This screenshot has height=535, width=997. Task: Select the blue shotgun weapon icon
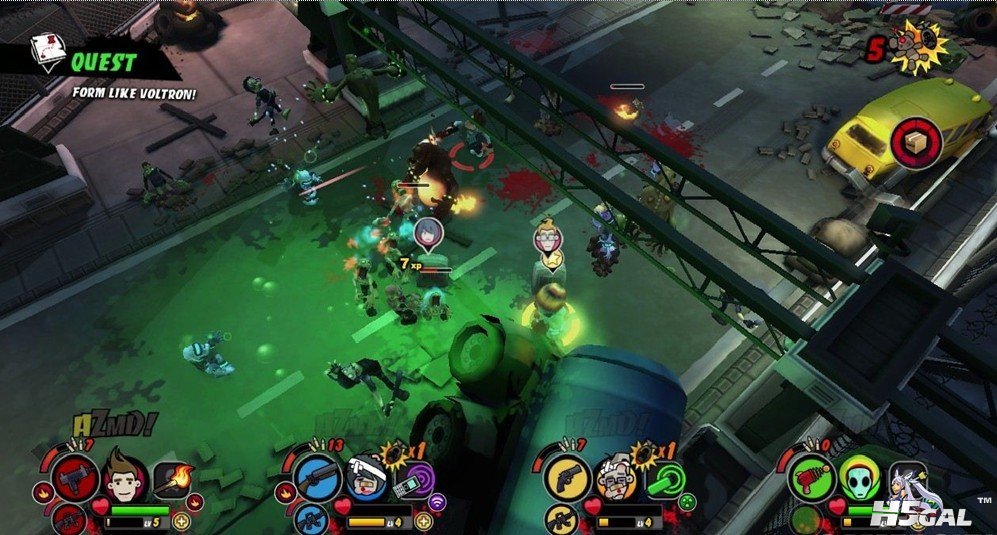click(319, 477)
